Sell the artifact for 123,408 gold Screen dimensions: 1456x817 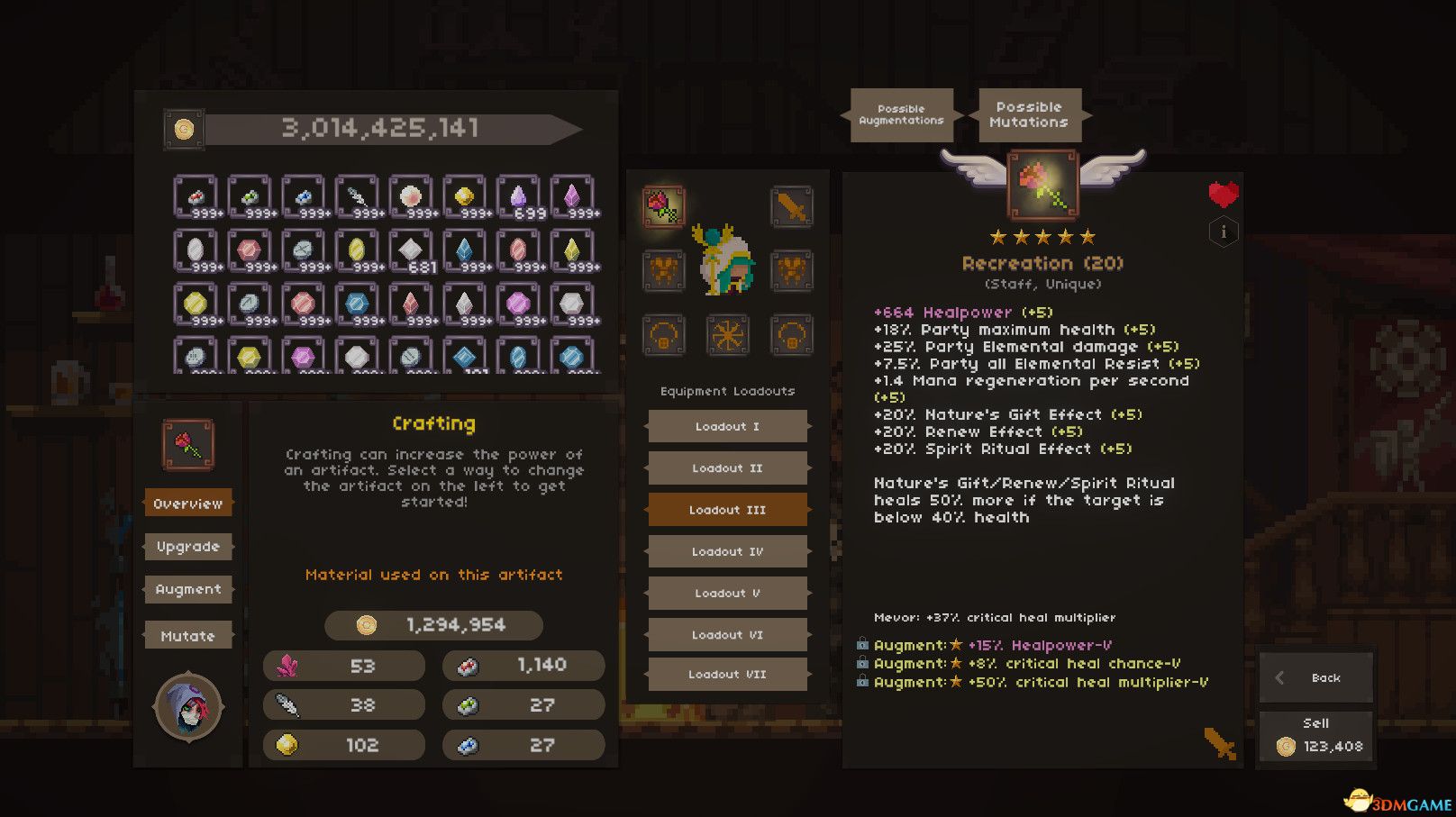[x=1315, y=737]
